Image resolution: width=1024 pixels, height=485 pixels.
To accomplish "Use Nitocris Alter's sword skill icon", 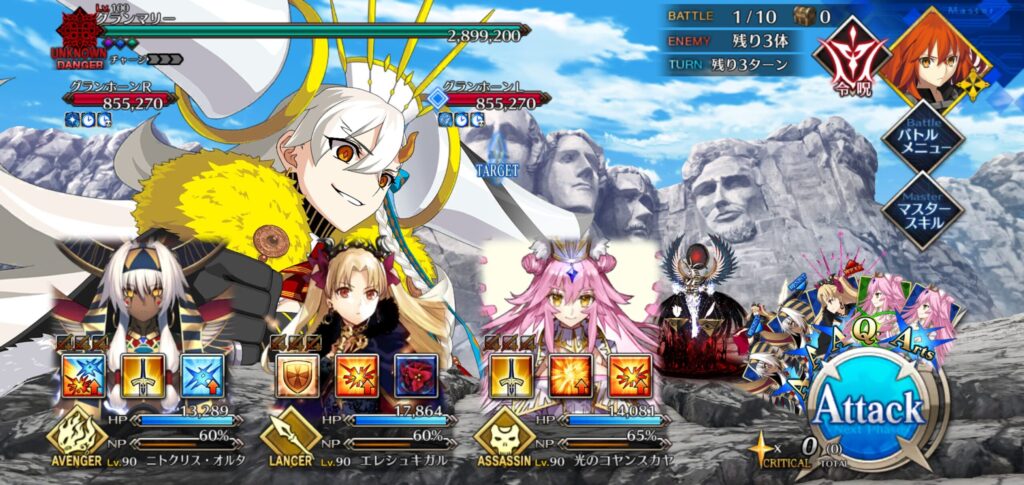I will tap(143, 376).
